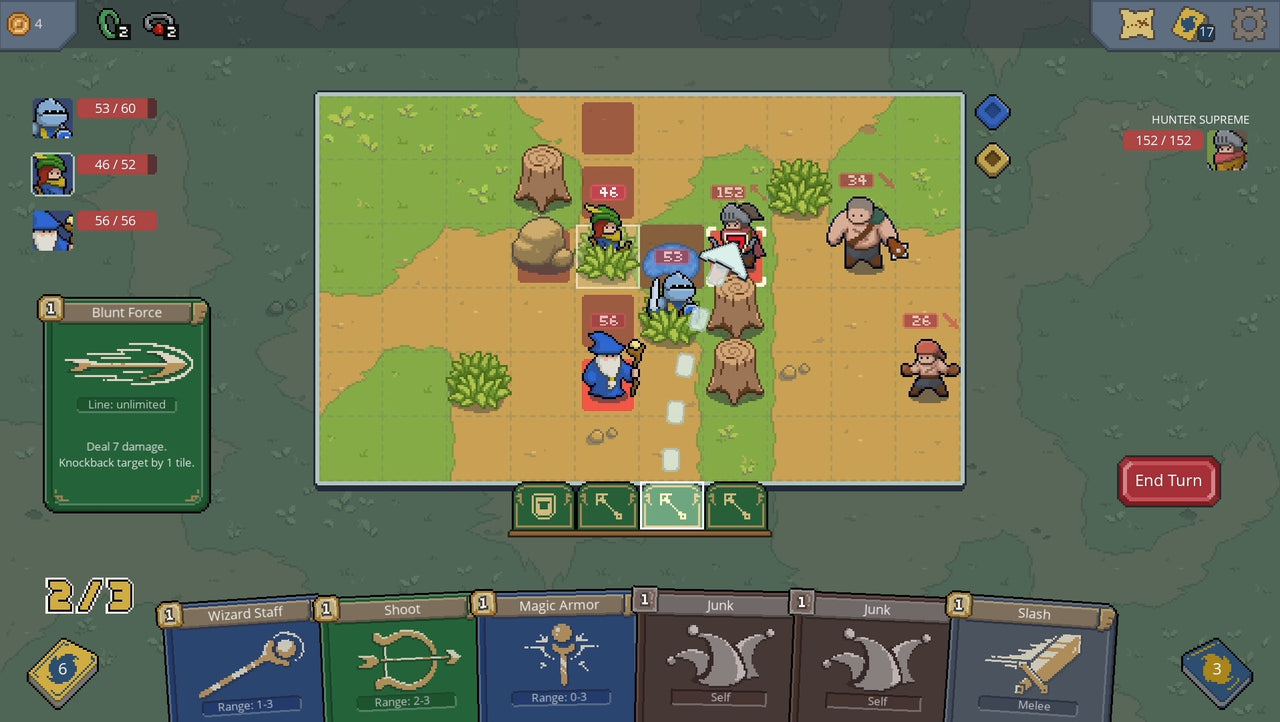Select the gold diamond gem beside the map

(x=992, y=160)
